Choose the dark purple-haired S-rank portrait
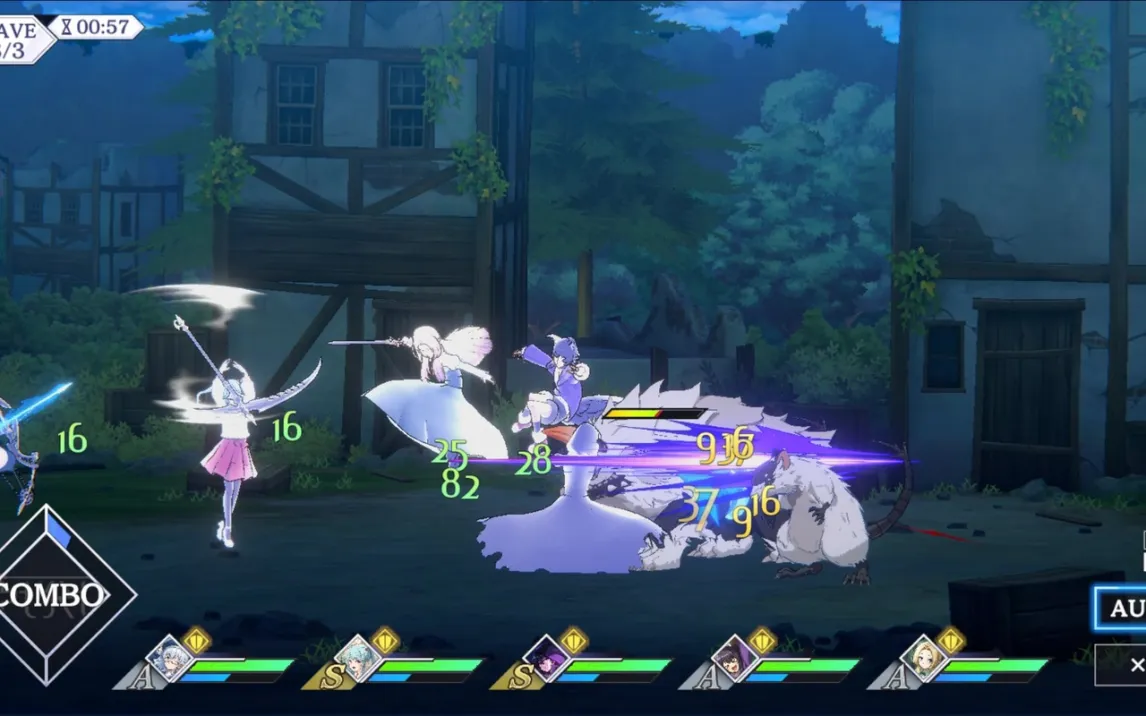Image resolution: width=1146 pixels, height=716 pixels. click(546, 658)
